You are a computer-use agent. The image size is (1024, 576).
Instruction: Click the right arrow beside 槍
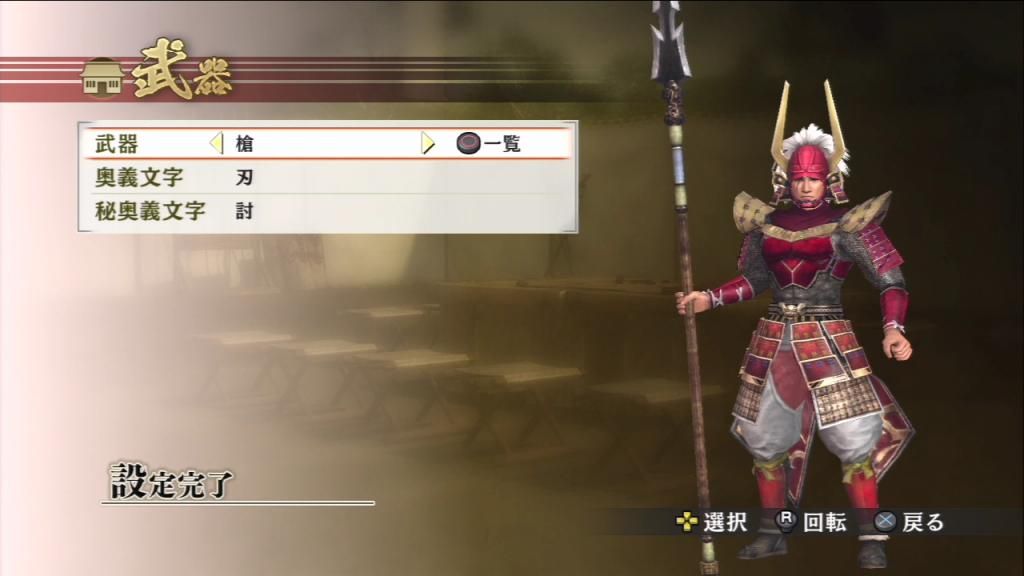coord(428,143)
